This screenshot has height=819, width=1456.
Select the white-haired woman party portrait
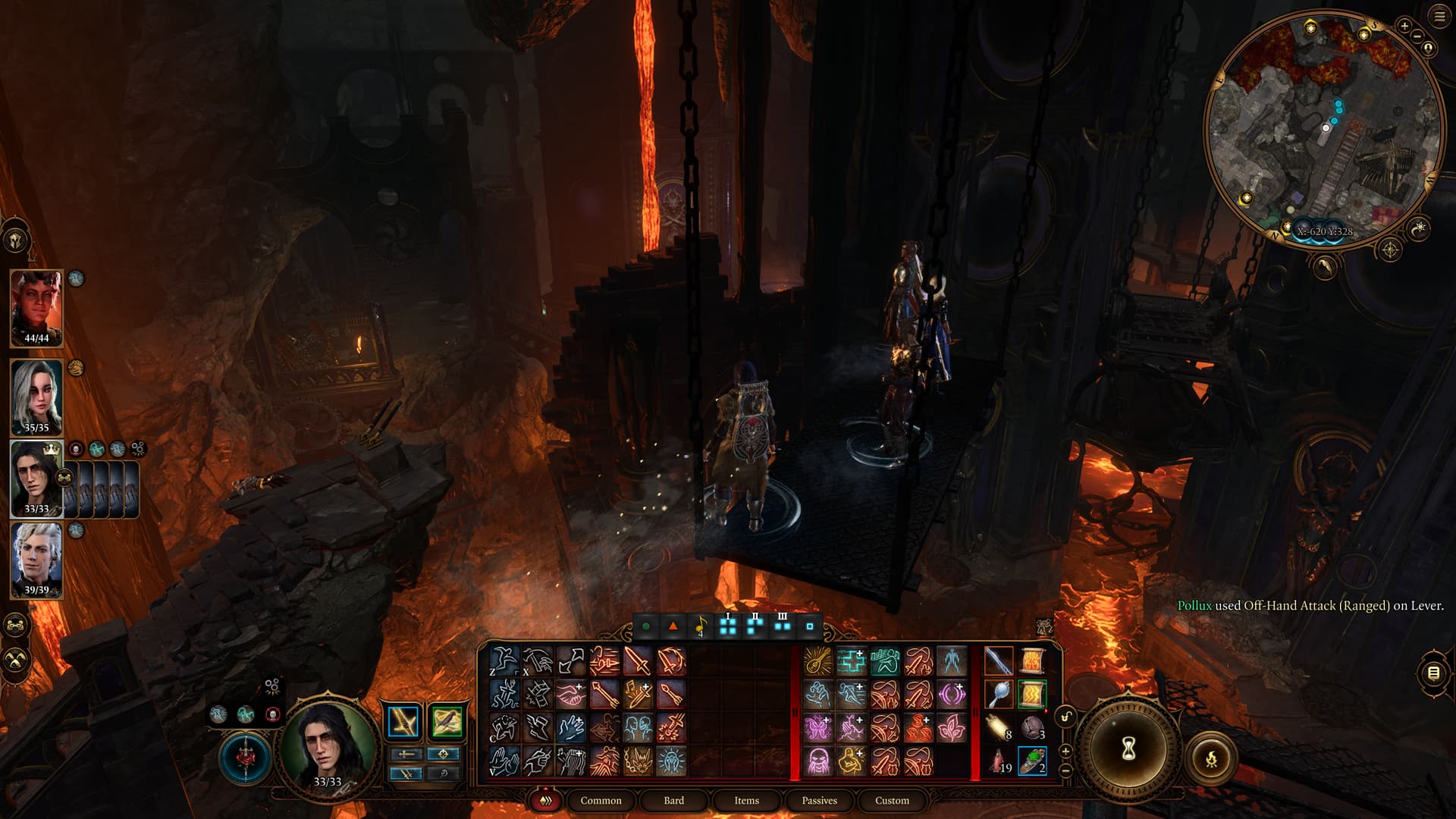coord(36,395)
